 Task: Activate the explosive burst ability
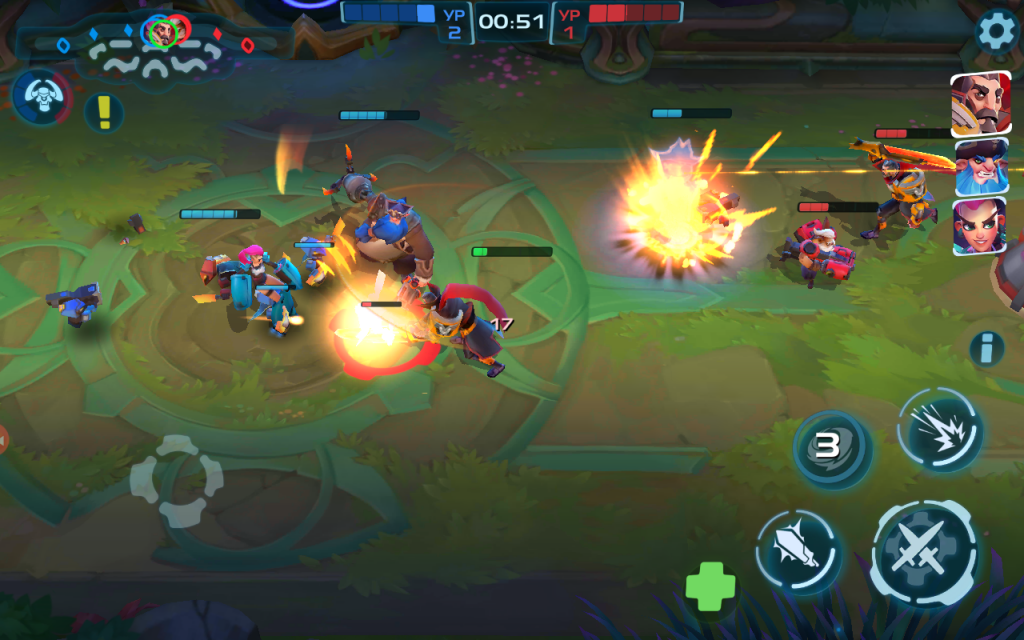pos(940,430)
